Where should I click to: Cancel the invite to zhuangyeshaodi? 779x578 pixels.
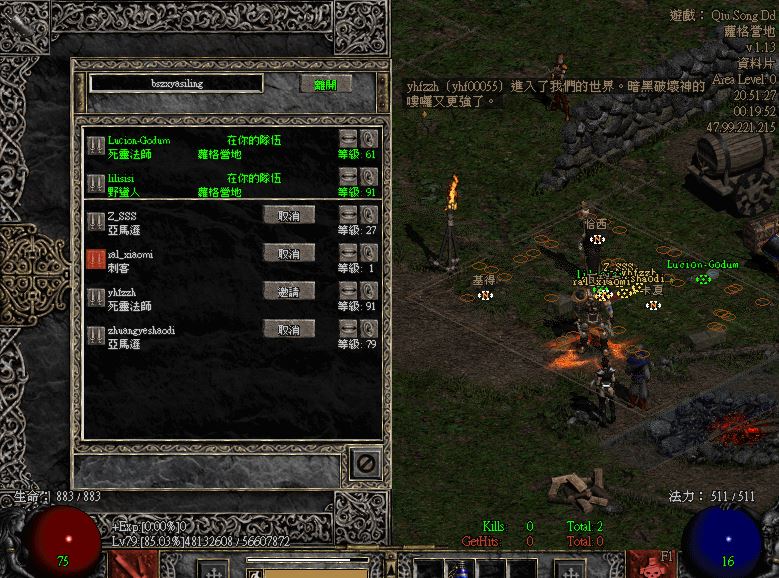[289, 329]
